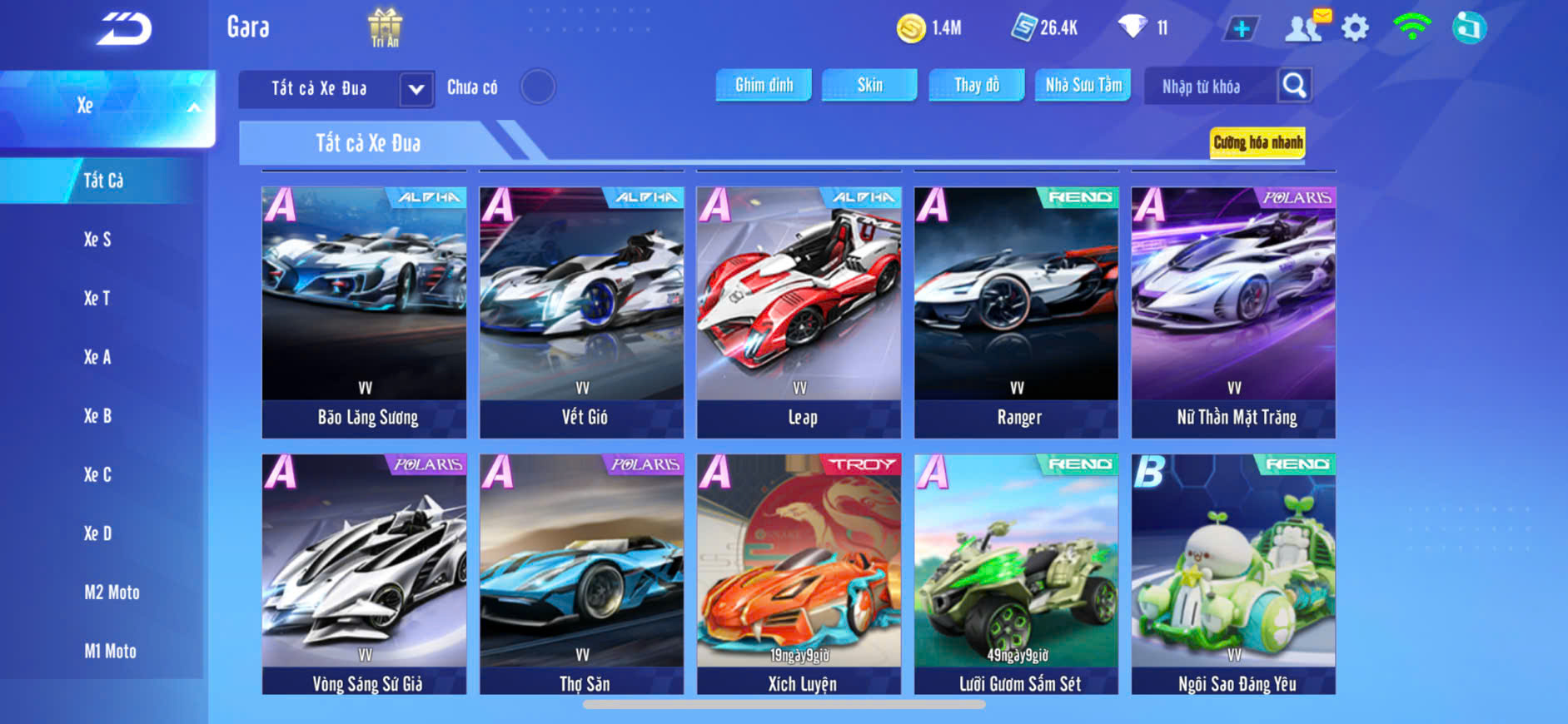The width and height of the screenshot is (1568, 724).
Task: Switch to the 'Xe B' category
Action: click(97, 416)
